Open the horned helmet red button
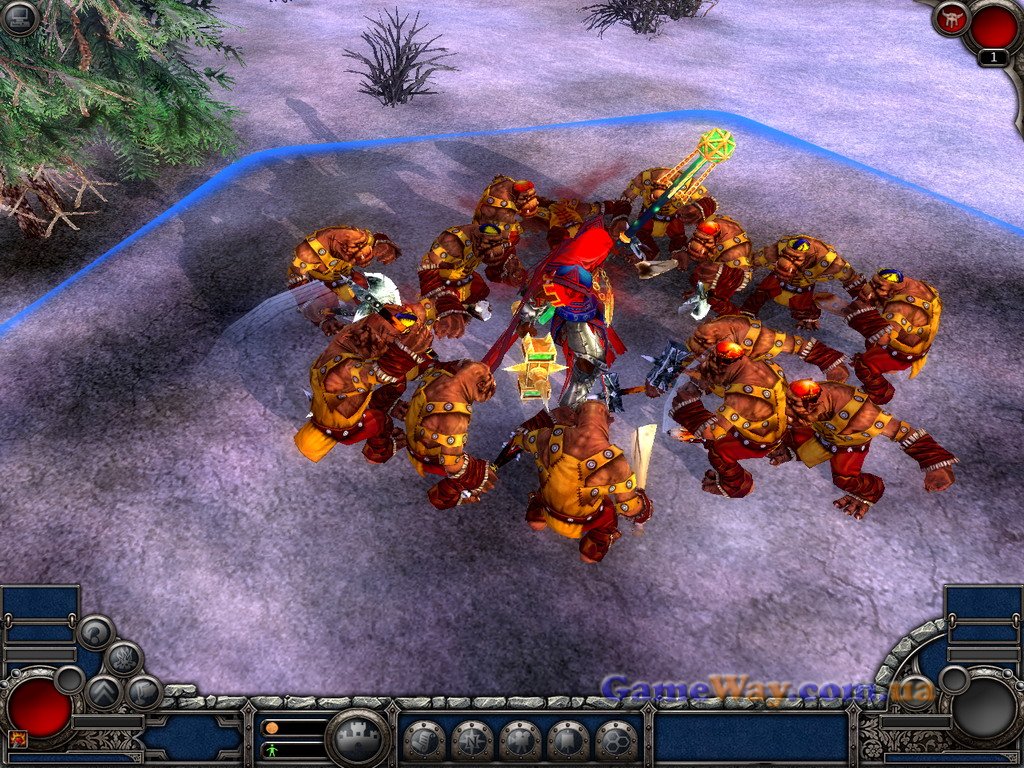The image size is (1024, 768). coord(949,17)
